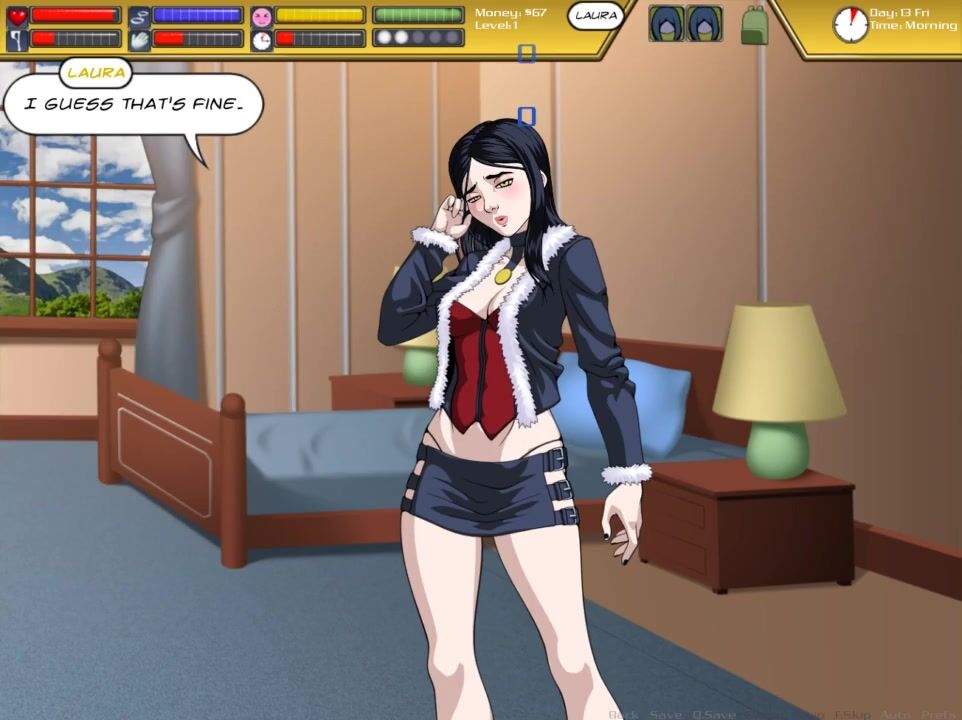962x720 pixels.
Task: Click the left character portrait icon
Action: click(666, 24)
